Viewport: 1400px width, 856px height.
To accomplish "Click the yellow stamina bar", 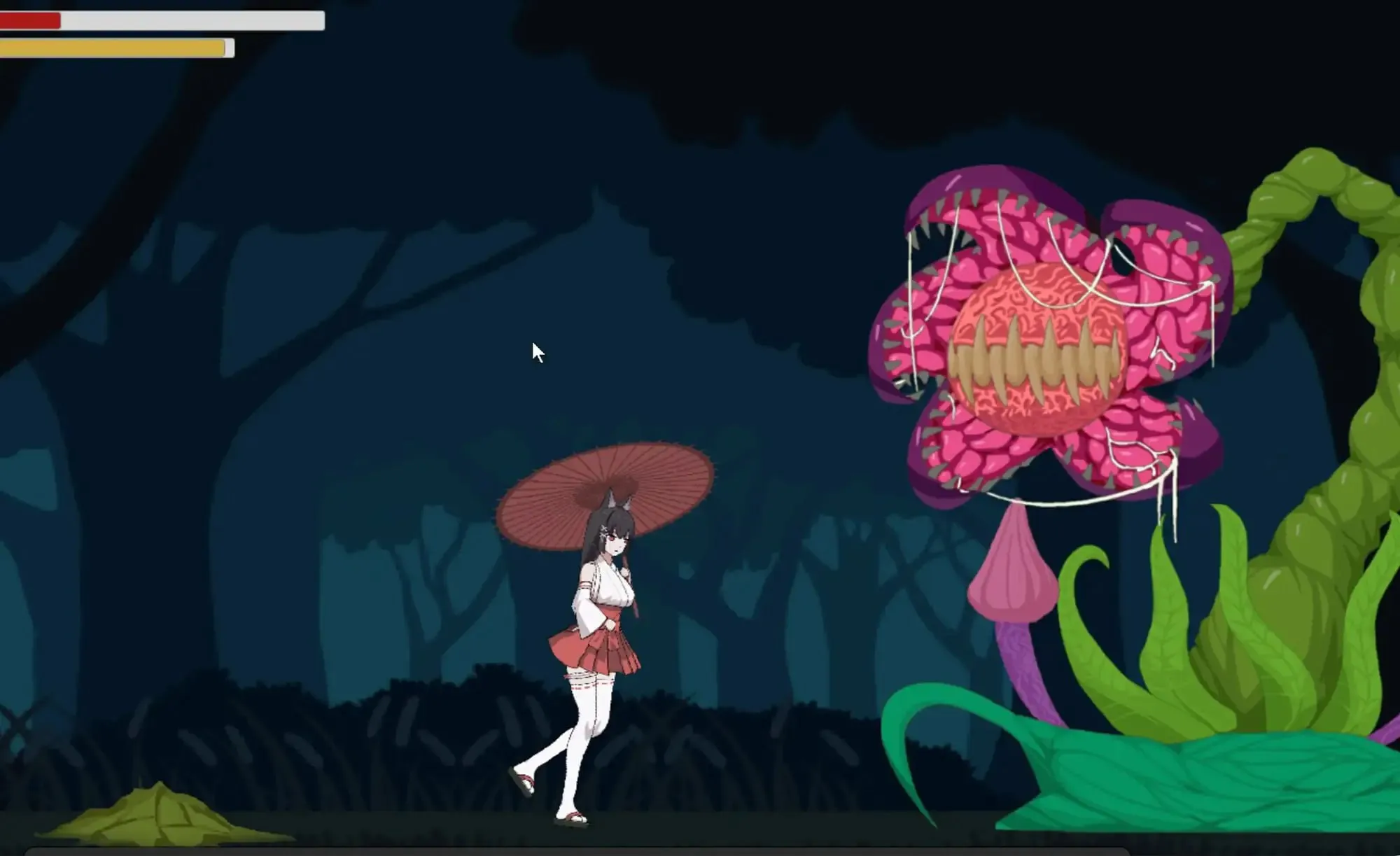I will click(105, 48).
